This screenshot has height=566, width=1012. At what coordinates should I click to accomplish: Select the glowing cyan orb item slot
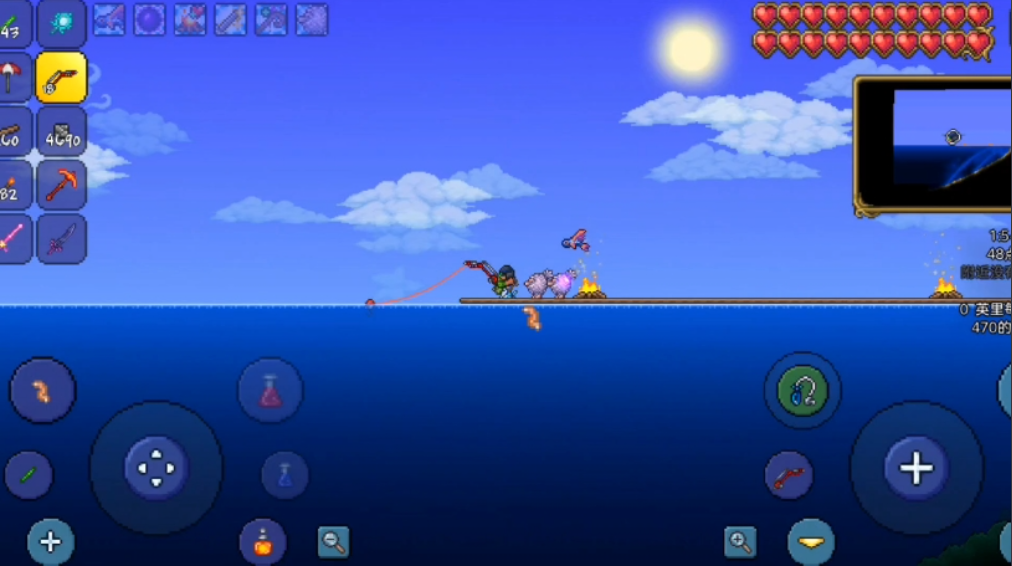[61, 24]
